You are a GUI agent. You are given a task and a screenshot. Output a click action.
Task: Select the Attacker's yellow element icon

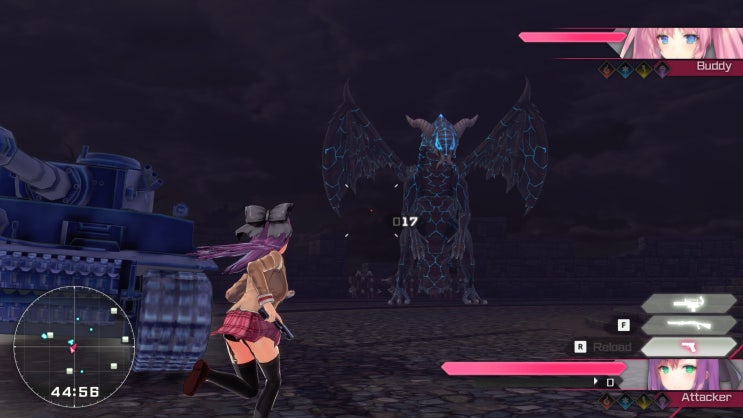point(643,403)
